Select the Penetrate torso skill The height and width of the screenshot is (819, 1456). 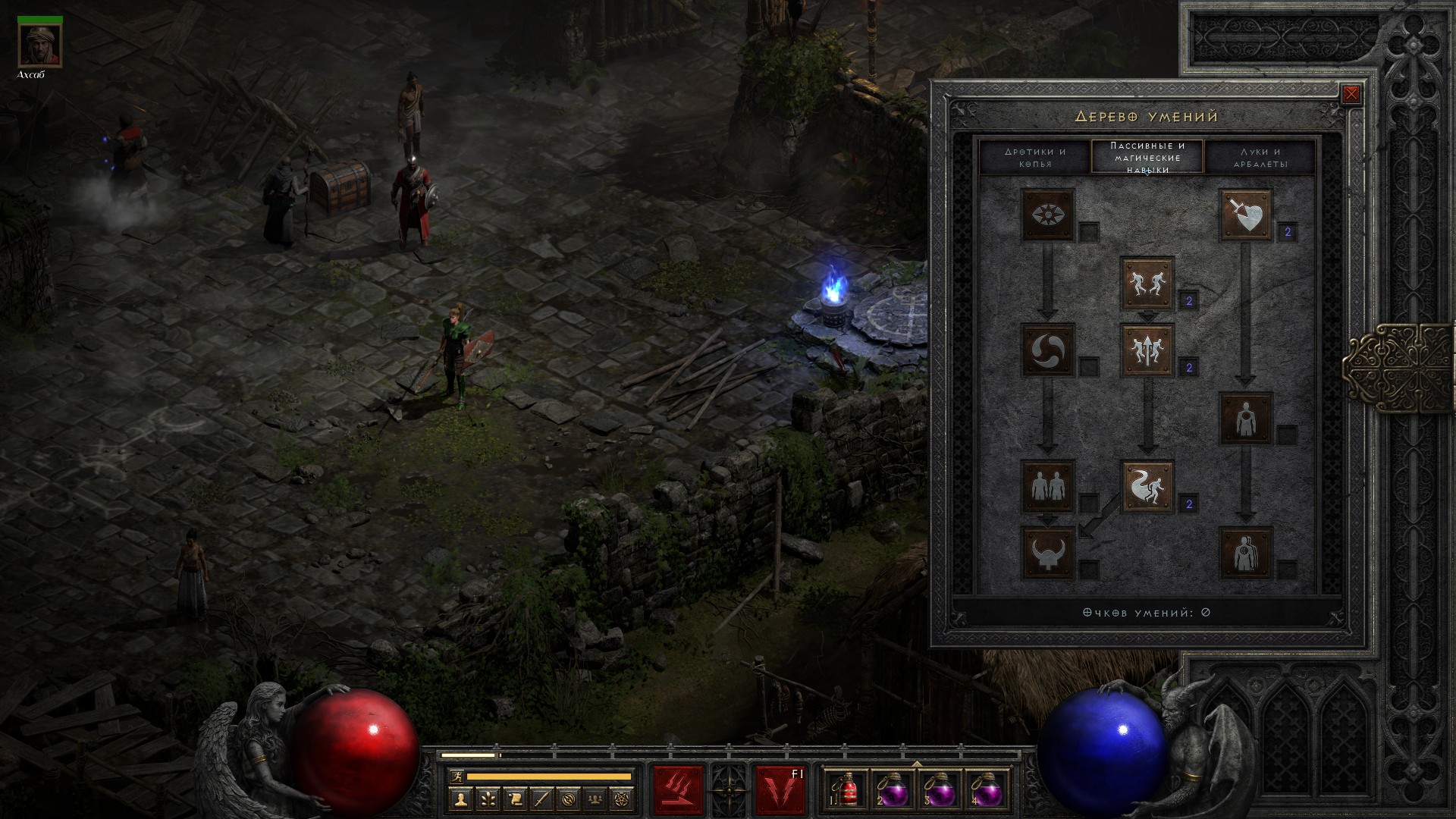click(1245, 418)
